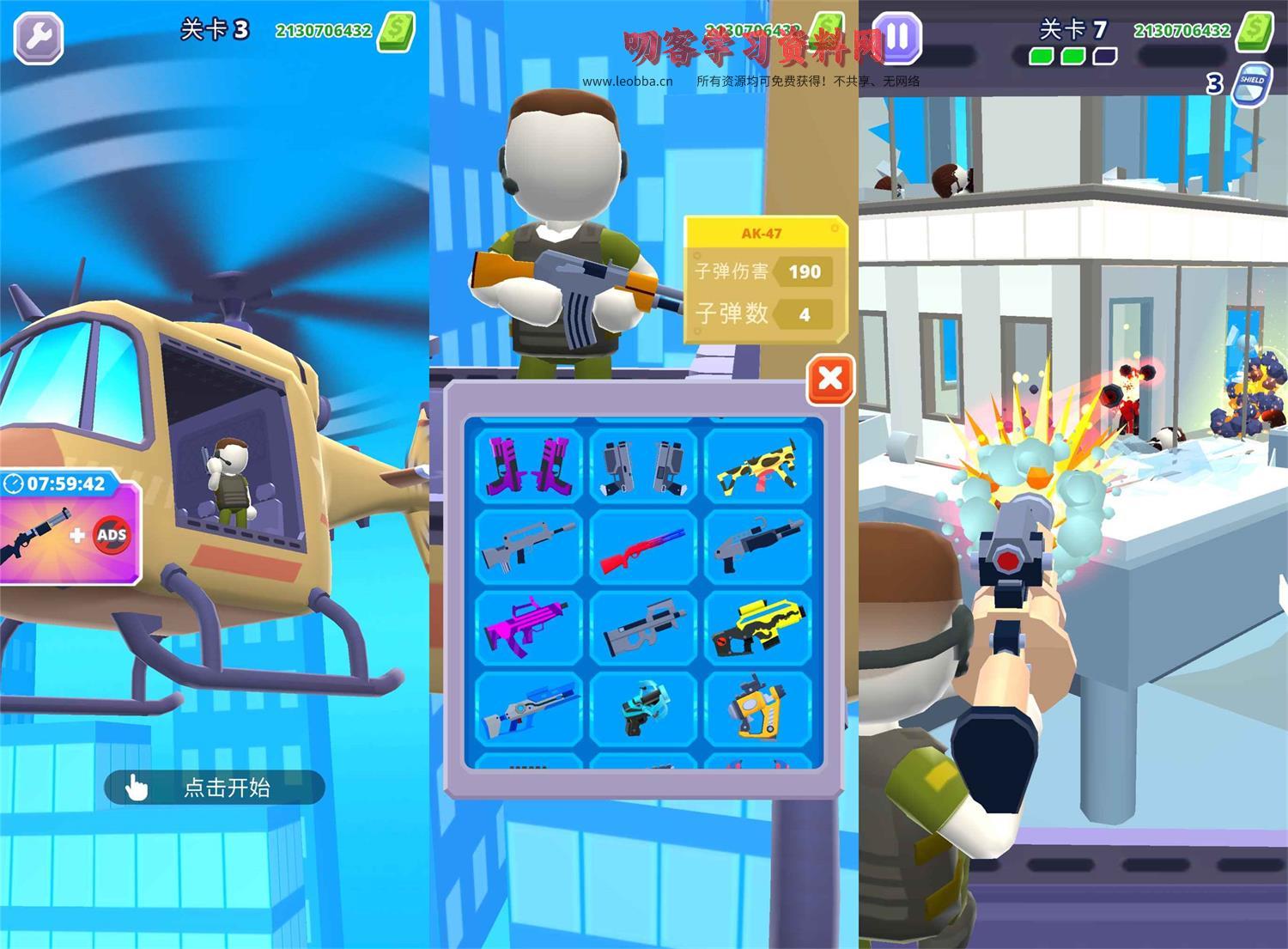
Task: Tap the 点击开始 start button
Action: pos(214,787)
